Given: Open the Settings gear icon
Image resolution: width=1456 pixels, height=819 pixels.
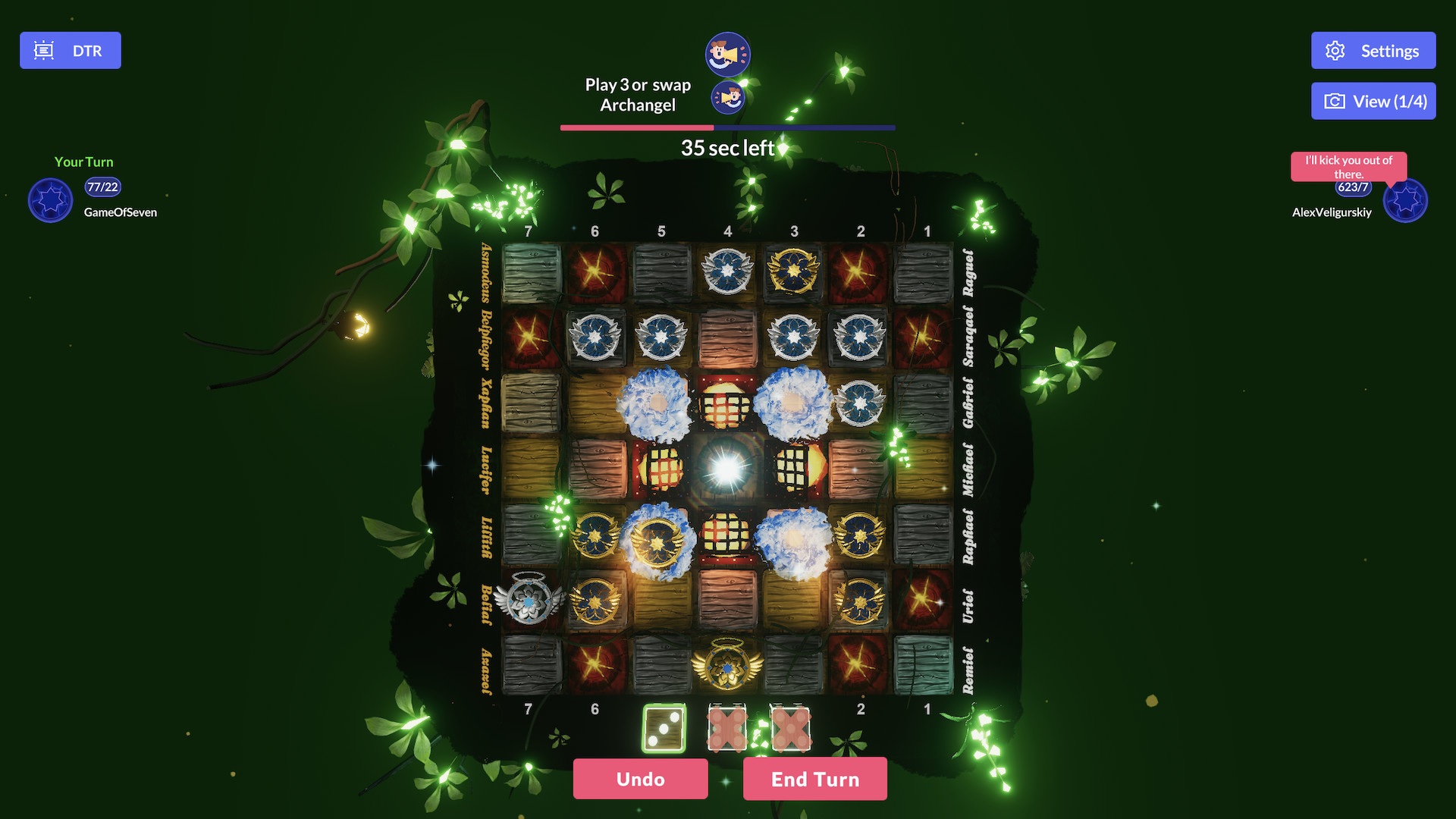Looking at the screenshot, I should pyautogui.click(x=1336, y=50).
